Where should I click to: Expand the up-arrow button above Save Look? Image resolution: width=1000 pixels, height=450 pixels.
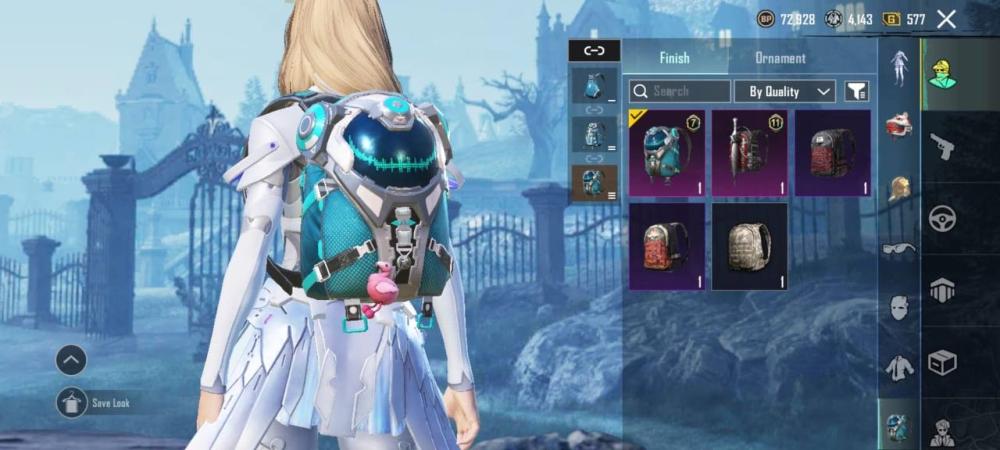pos(71,360)
